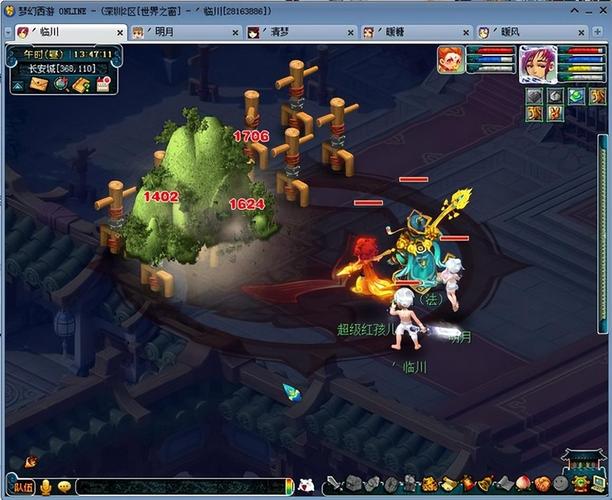Open the yellow emoji speech-bubble button
The height and width of the screenshot is (500, 612).
pyautogui.click(x=64, y=487)
